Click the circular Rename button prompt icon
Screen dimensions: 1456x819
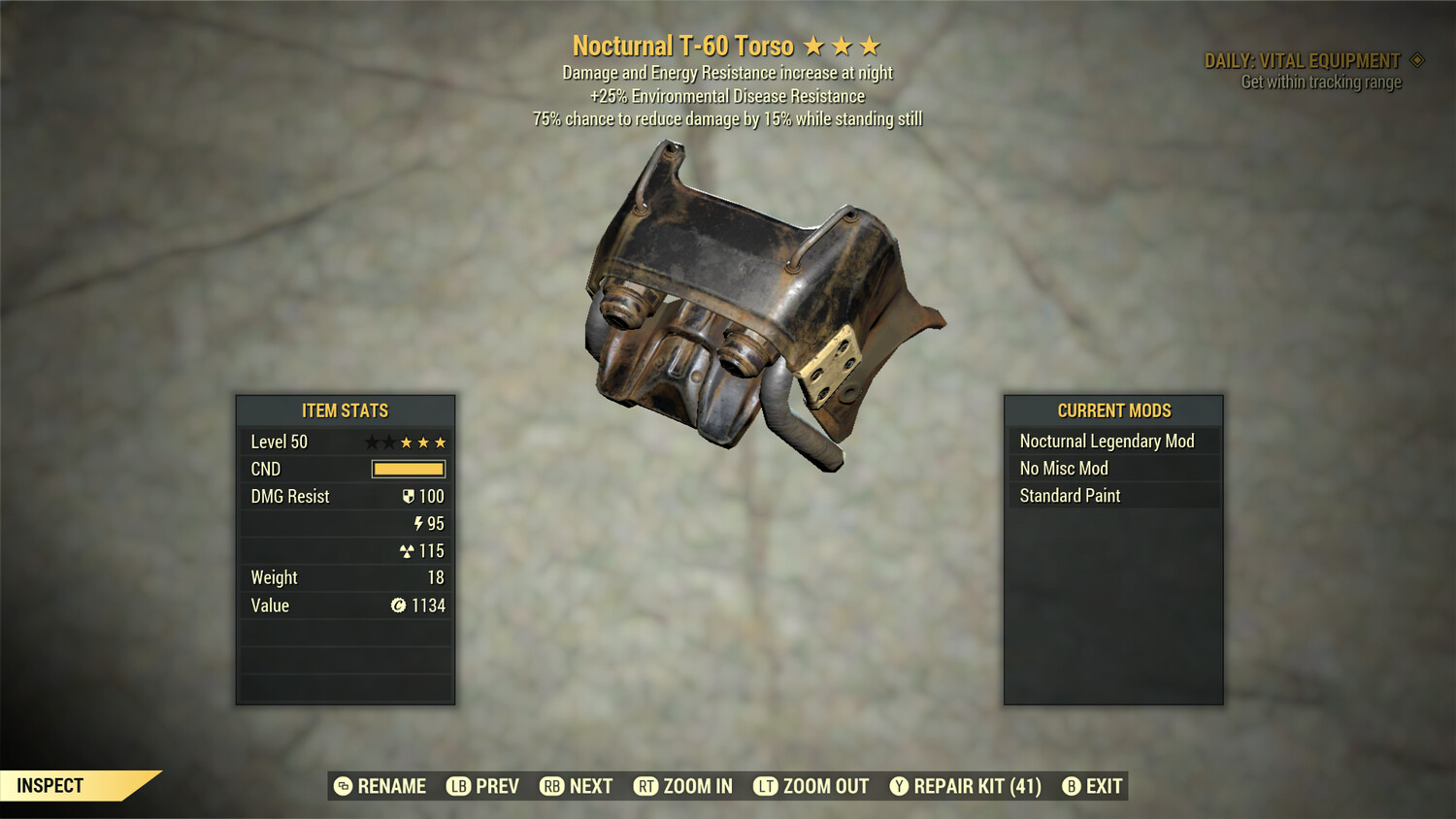pos(343,786)
